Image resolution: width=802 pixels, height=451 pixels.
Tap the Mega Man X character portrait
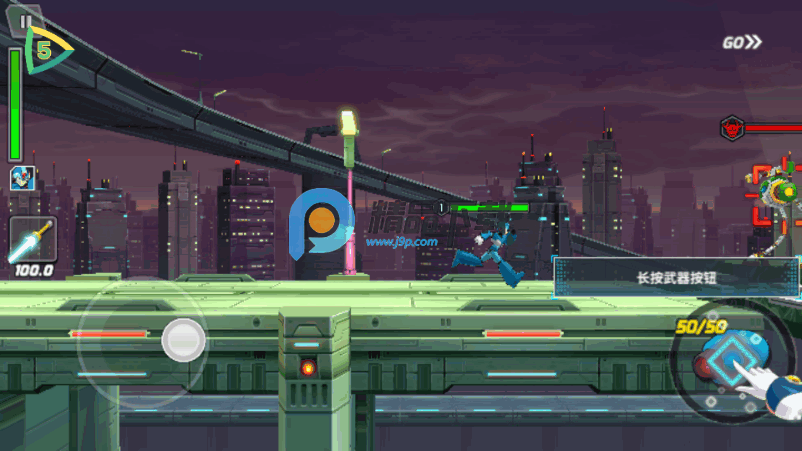21,179
